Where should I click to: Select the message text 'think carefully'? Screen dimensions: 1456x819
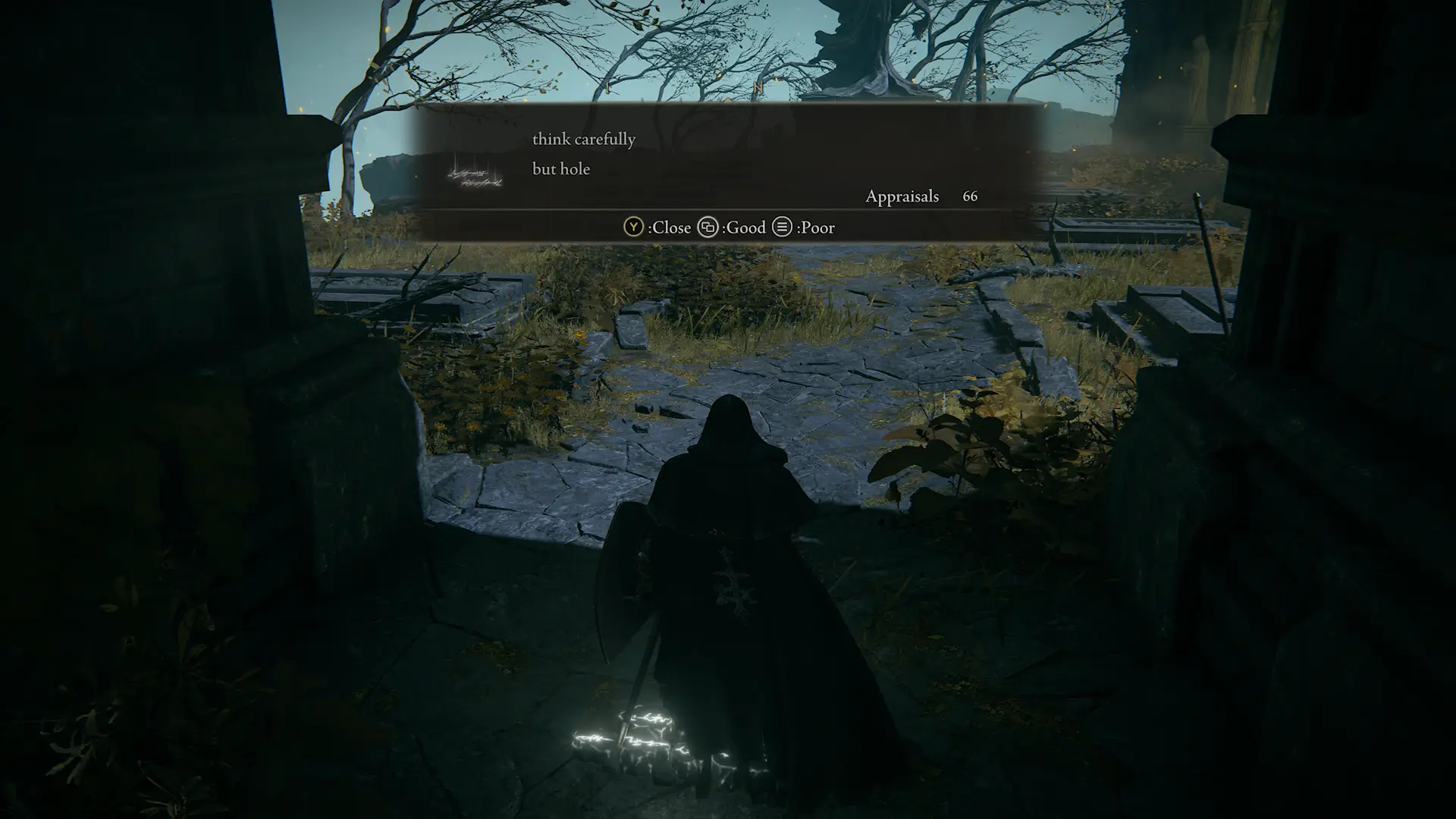point(584,139)
